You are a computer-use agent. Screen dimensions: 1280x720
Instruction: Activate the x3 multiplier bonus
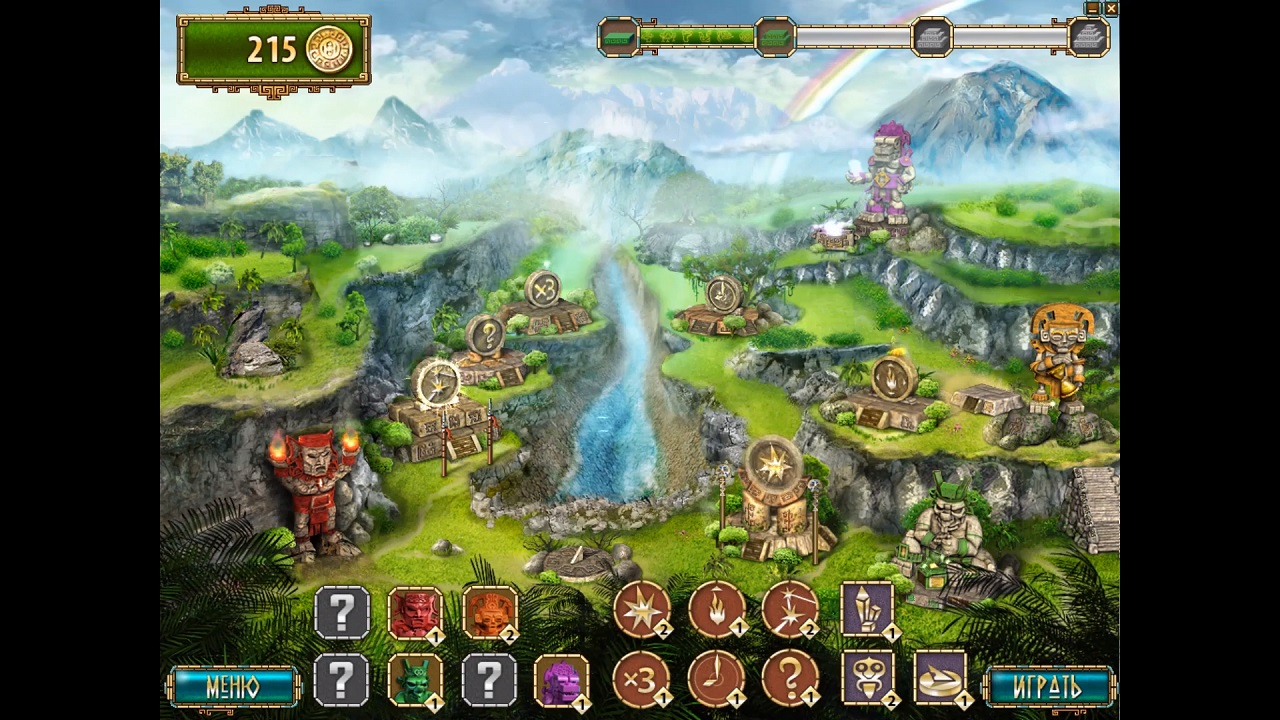pyautogui.click(x=641, y=678)
